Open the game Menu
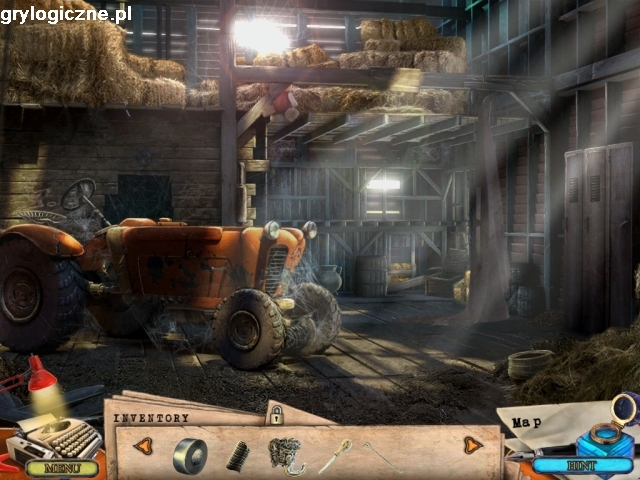This screenshot has width=640, height=480. click(62, 467)
